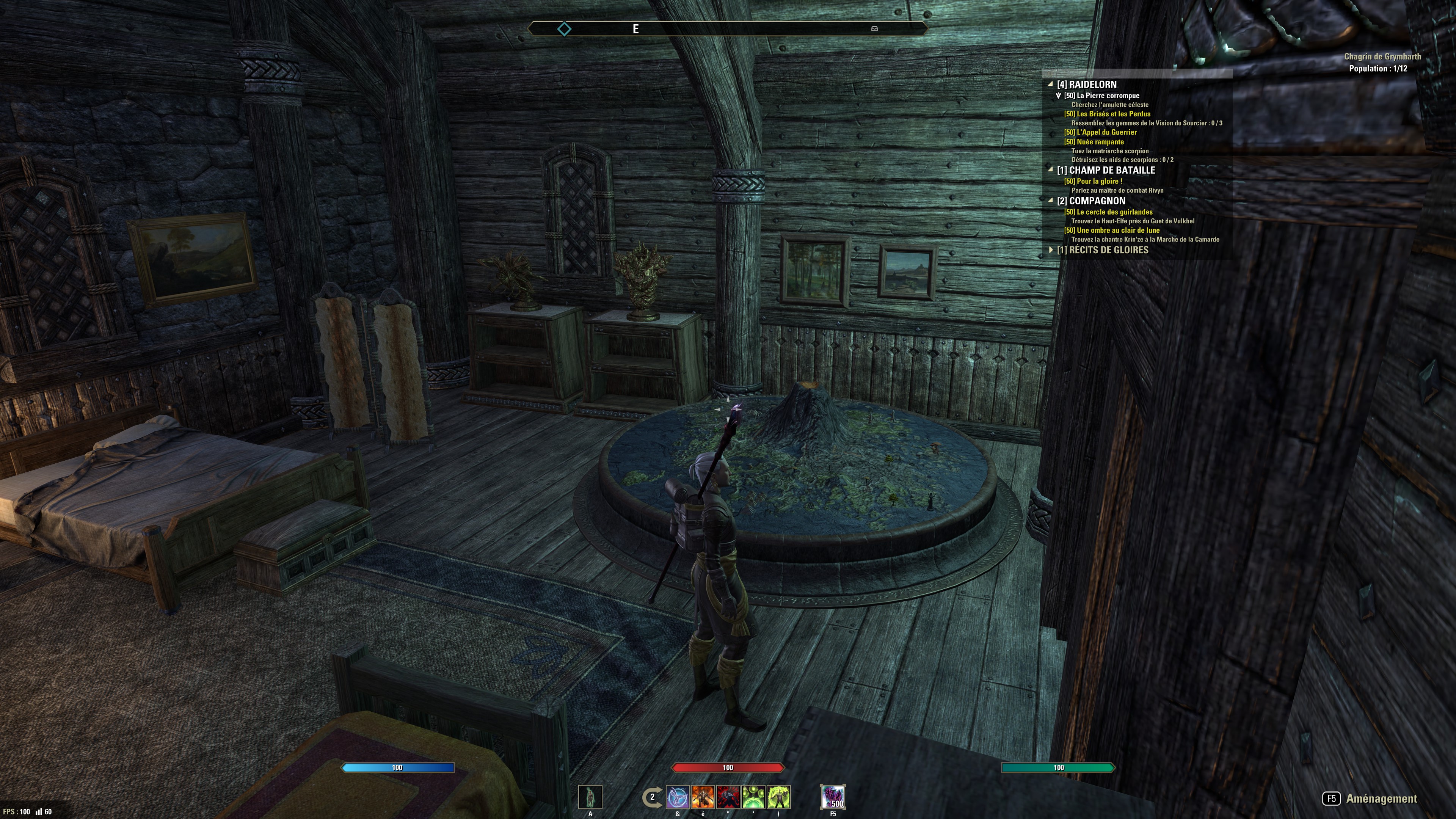Cast the green mage with book ability
1456x819 pixels.
[x=778, y=797]
